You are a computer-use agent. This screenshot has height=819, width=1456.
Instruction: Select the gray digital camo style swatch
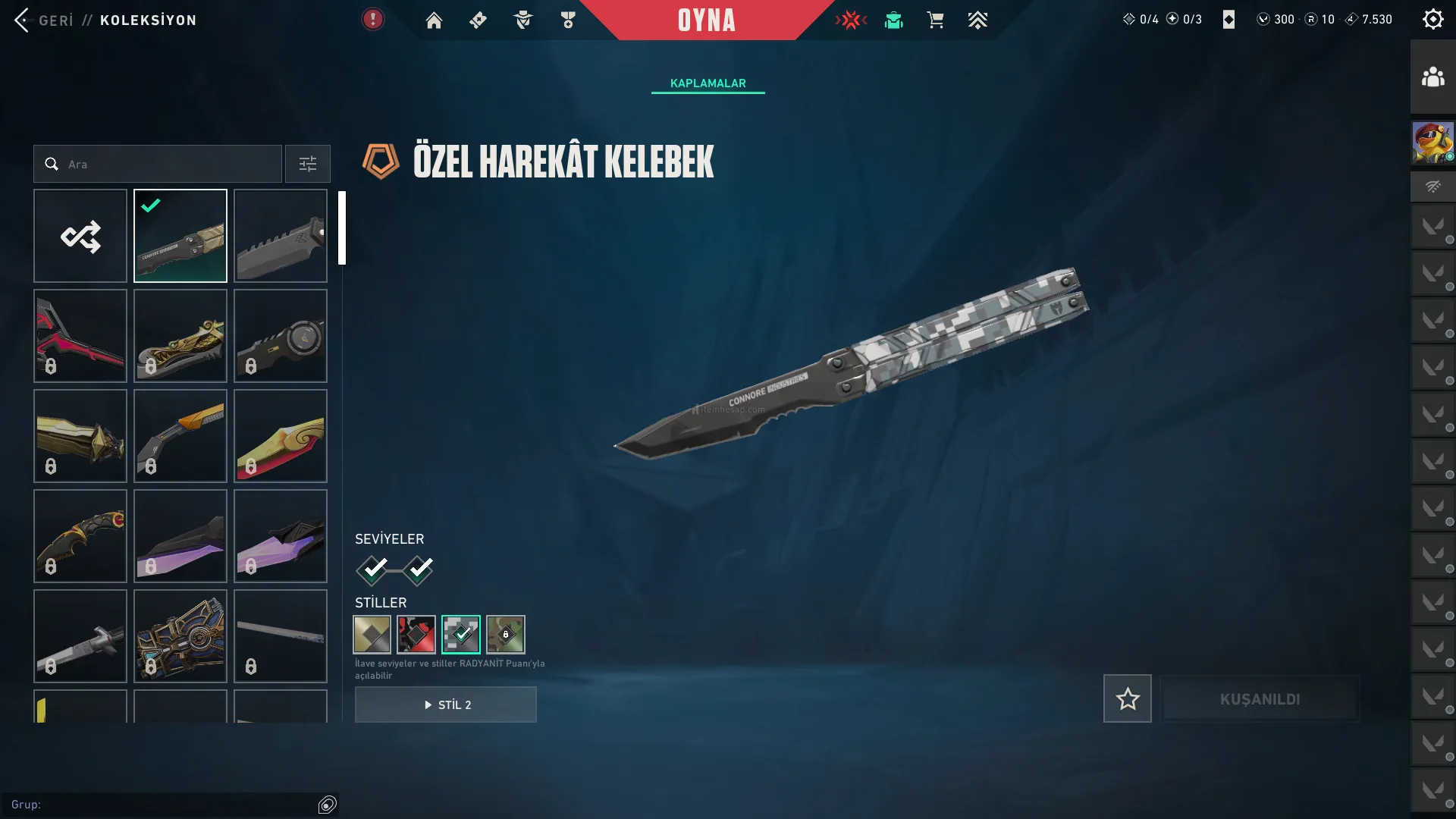point(461,634)
